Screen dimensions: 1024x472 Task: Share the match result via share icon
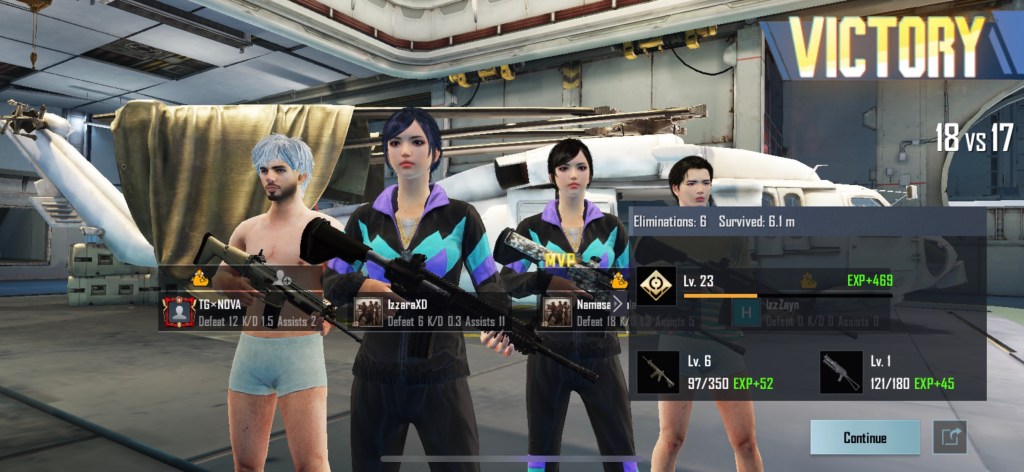(949, 437)
